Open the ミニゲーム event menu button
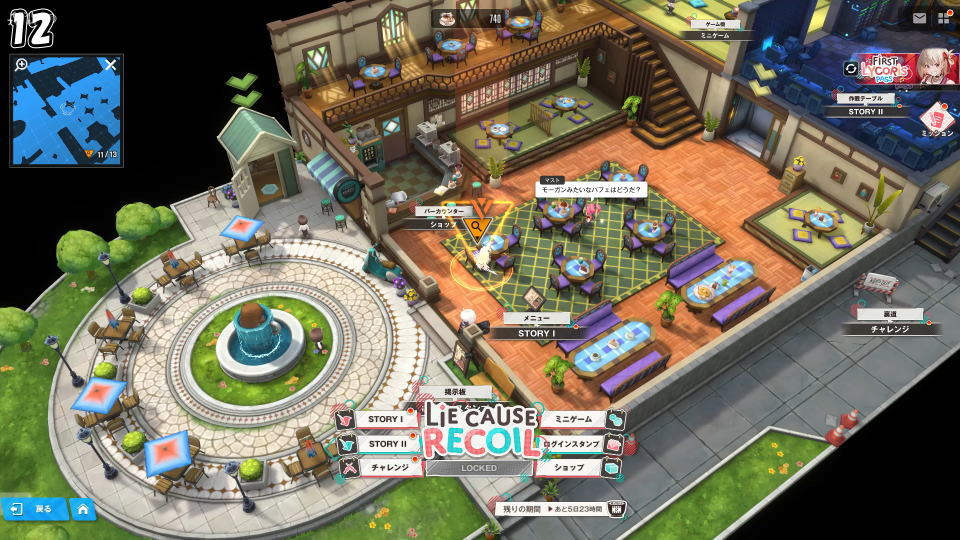The width and height of the screenshot is (960, 540). coord(574,420)
